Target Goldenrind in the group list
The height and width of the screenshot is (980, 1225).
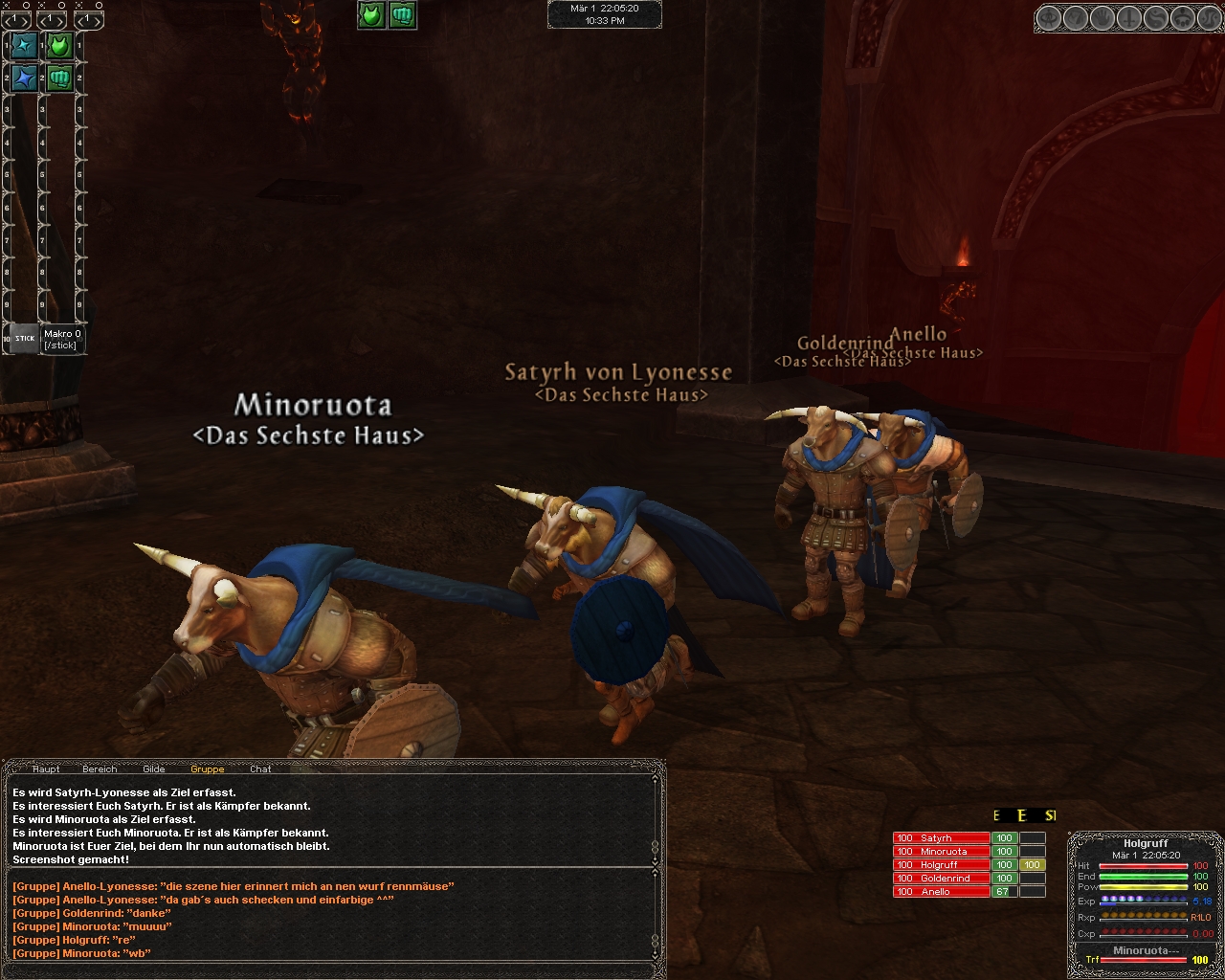point(941,879)
